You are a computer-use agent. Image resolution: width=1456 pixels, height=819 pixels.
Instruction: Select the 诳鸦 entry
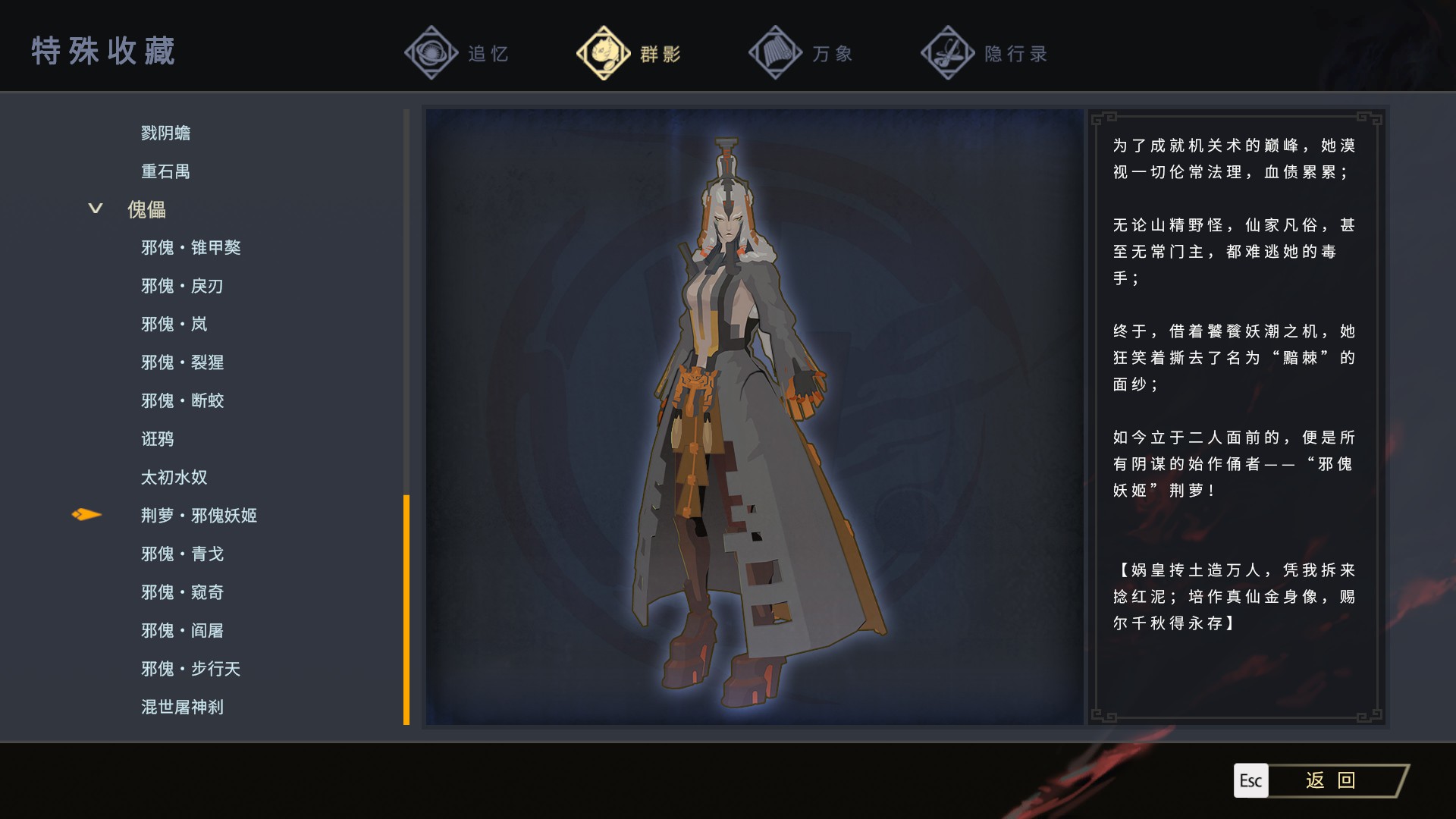click(x=157, y=439)
